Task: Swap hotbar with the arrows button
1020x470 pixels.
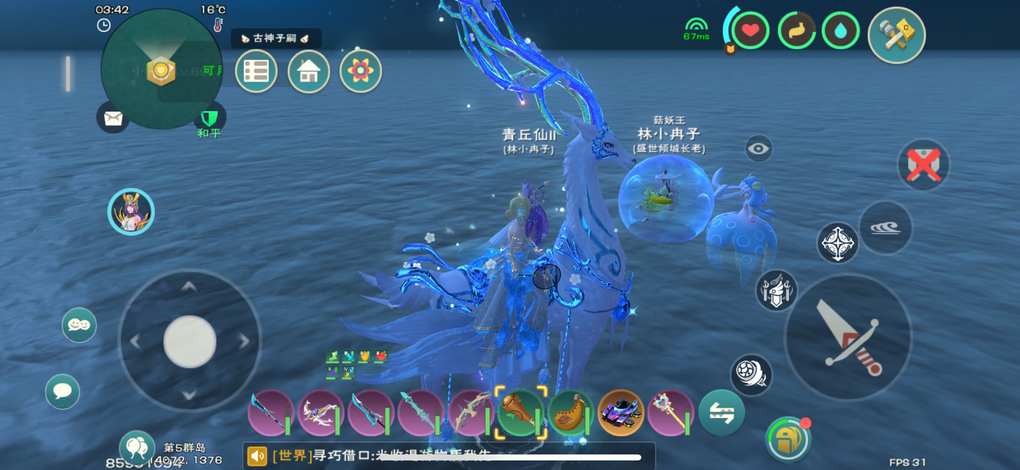Action: (721, 411)
